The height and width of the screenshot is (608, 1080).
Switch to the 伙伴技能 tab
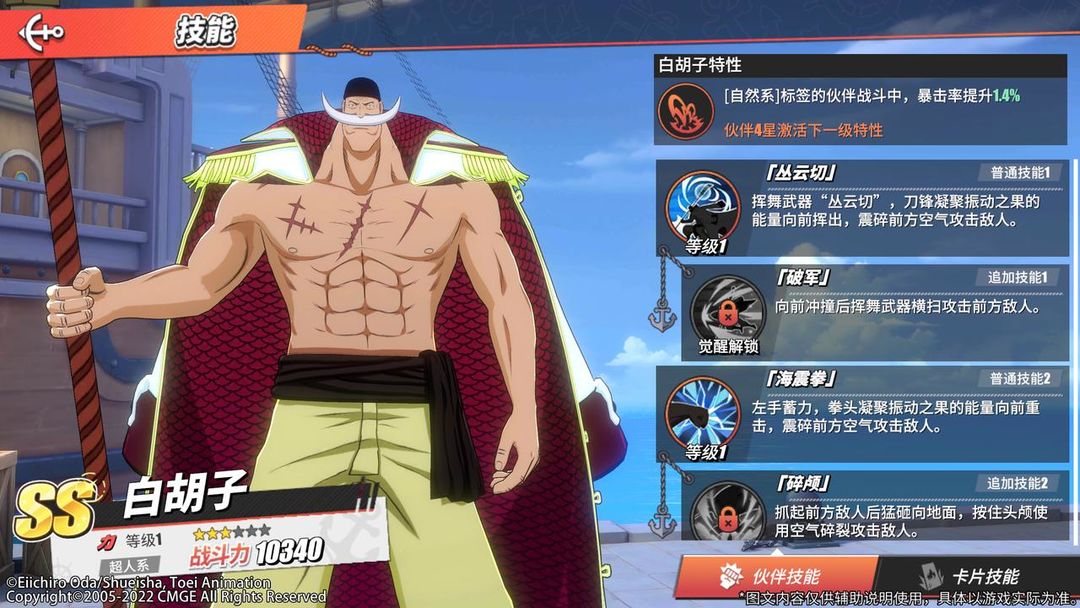(774, 576)
